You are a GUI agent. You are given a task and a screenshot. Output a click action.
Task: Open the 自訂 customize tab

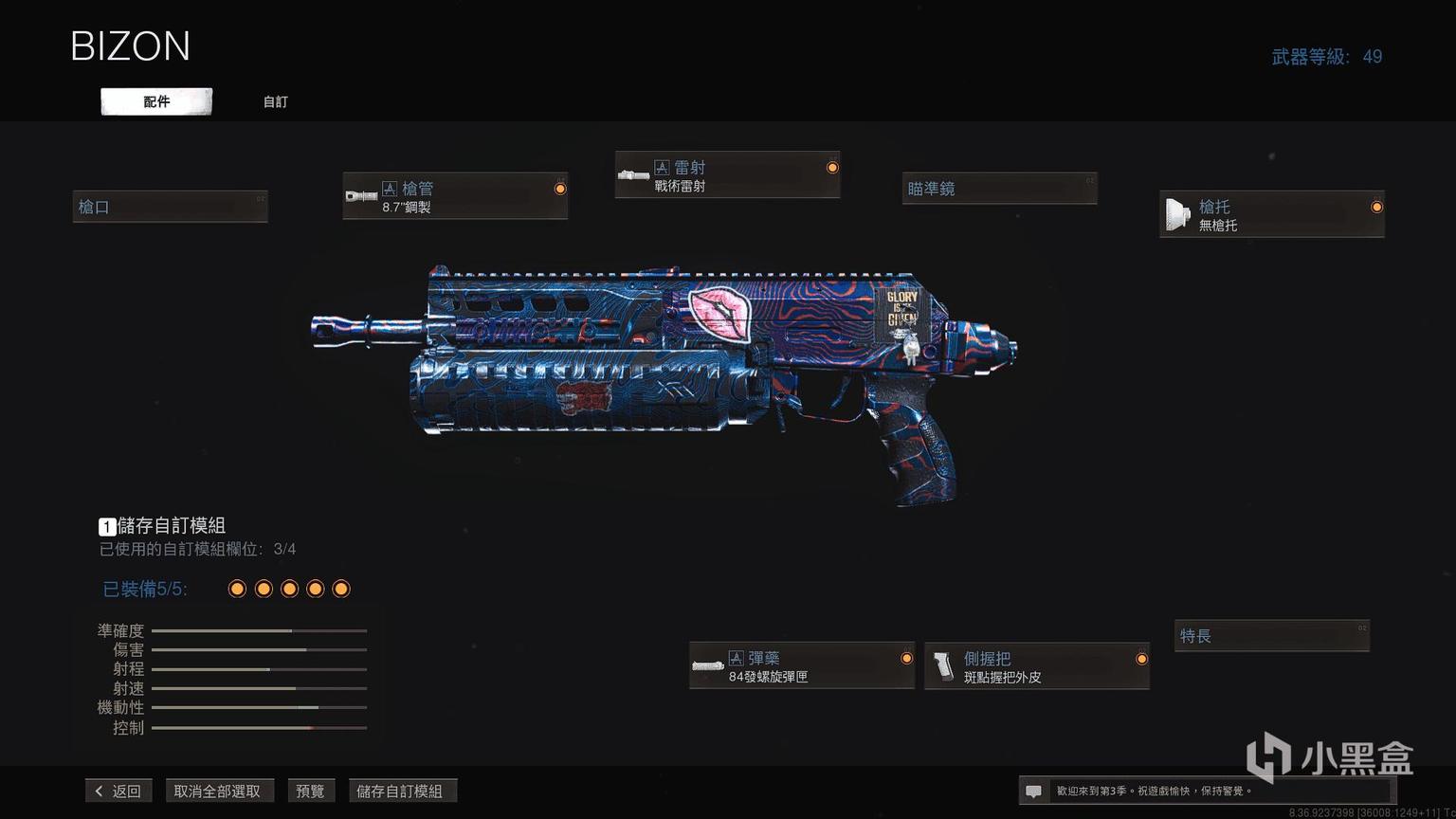pos(275,101)
